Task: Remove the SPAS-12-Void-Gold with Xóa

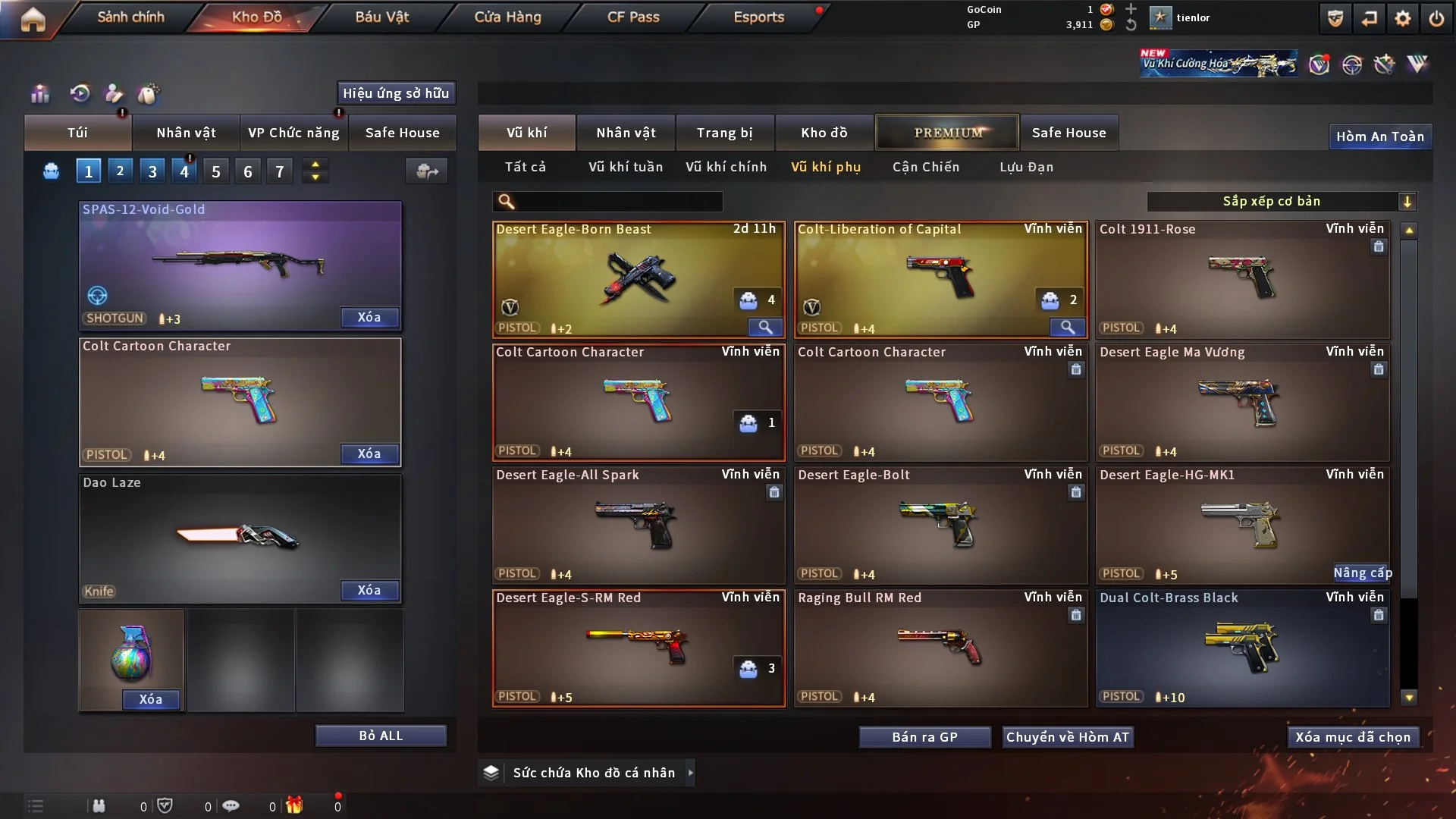Action: (x=369, y=318)
